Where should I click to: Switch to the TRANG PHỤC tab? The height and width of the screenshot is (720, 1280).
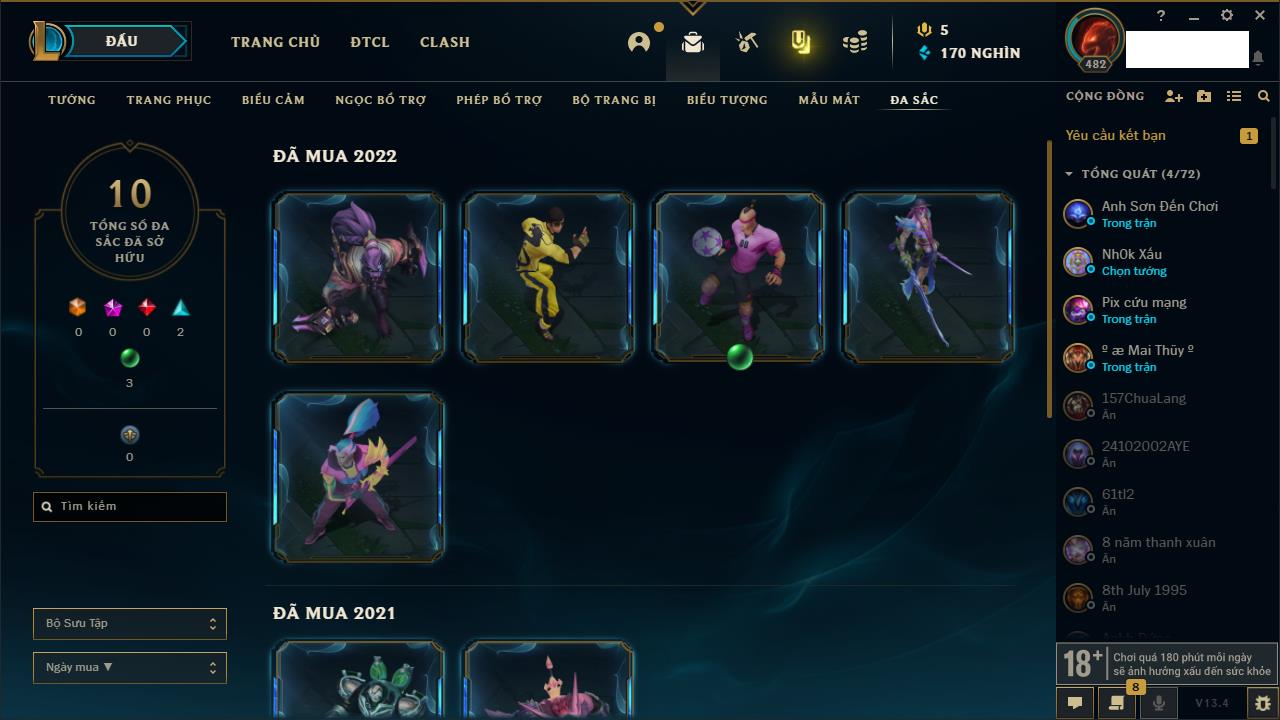[169, 100]
